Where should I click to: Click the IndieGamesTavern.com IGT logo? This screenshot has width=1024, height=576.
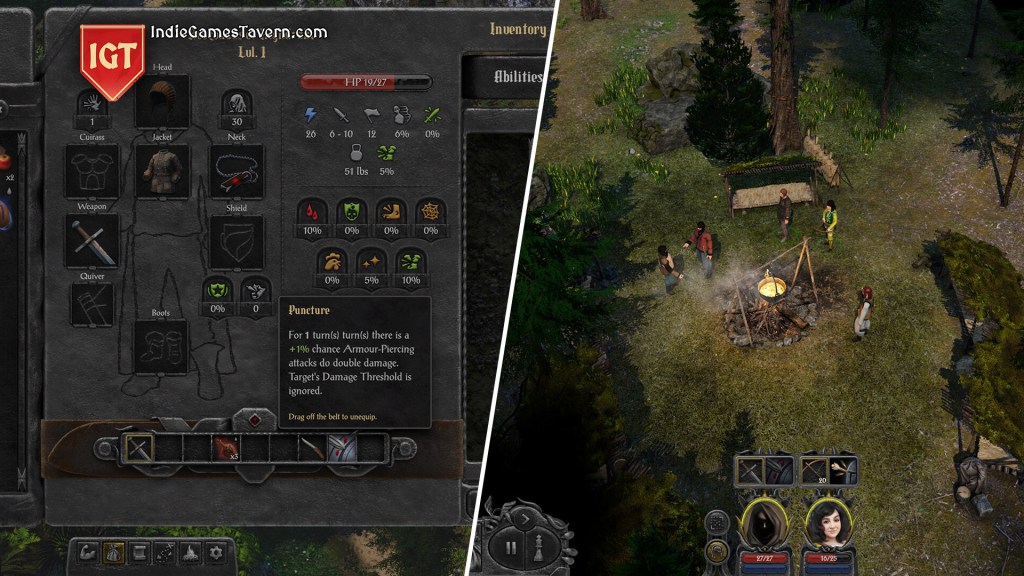(112, 58)
